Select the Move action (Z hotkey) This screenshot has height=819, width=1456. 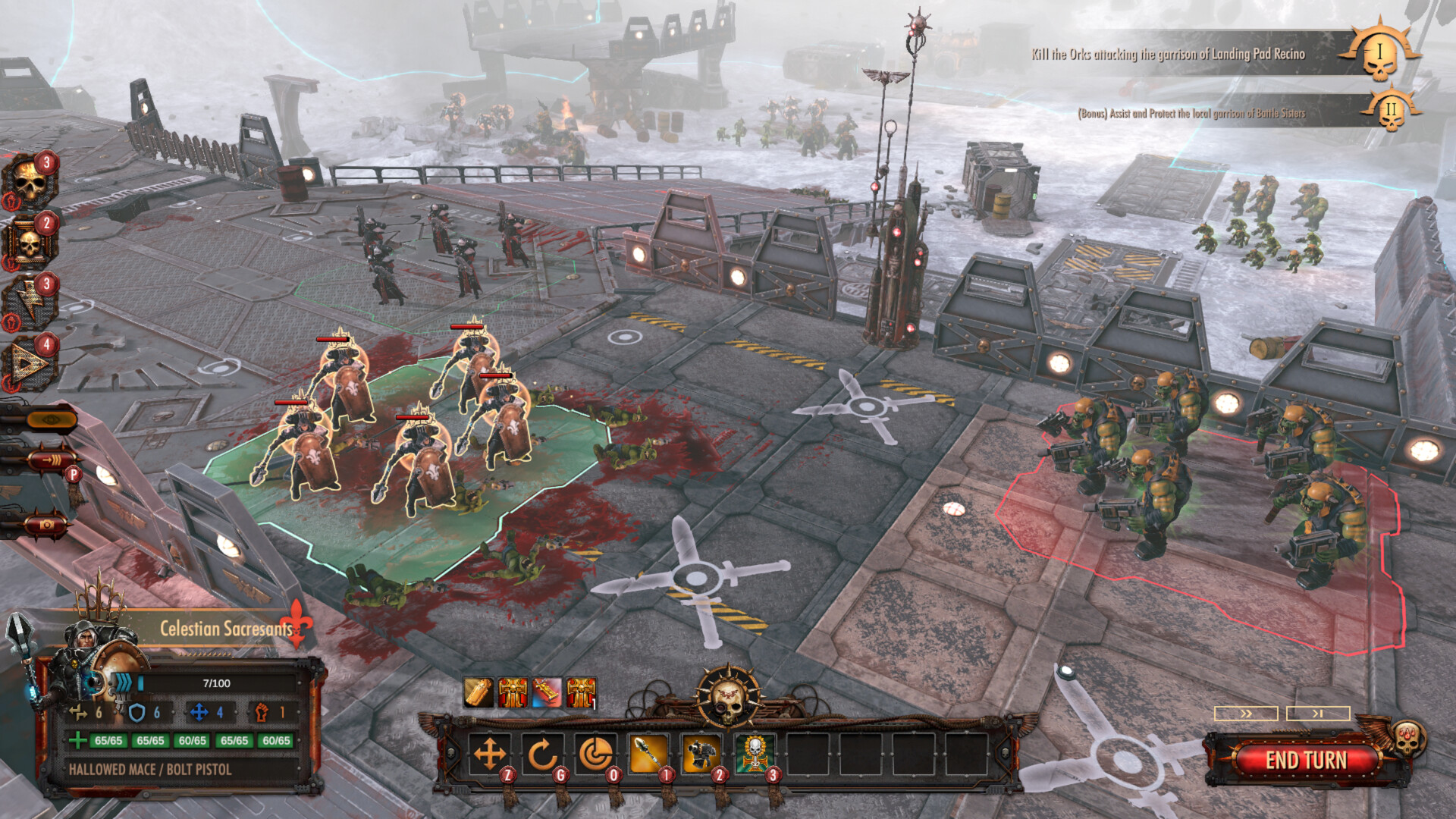click(x=489, y=752)
